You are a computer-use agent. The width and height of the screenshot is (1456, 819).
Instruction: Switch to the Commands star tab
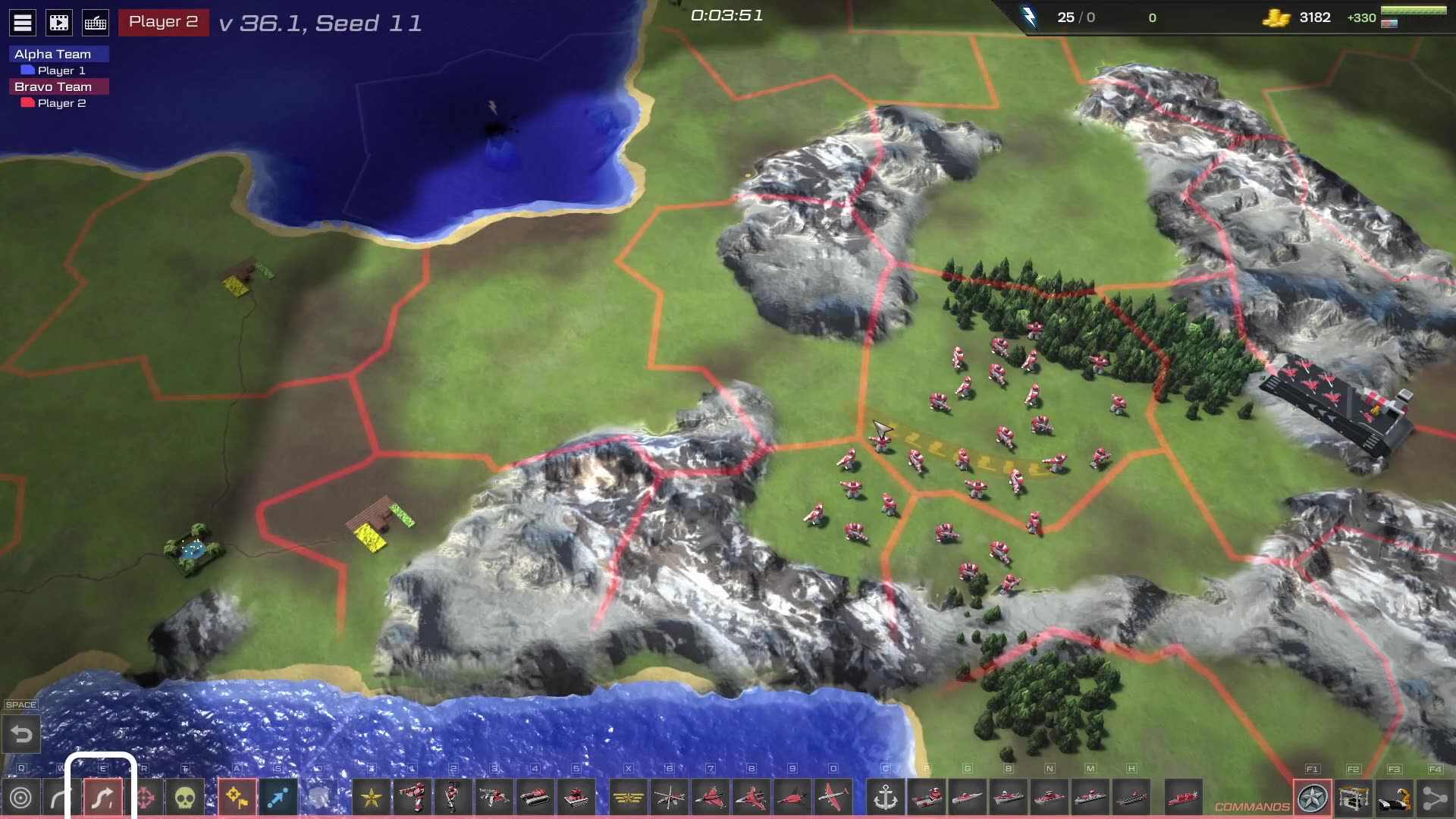[1313, 798]
